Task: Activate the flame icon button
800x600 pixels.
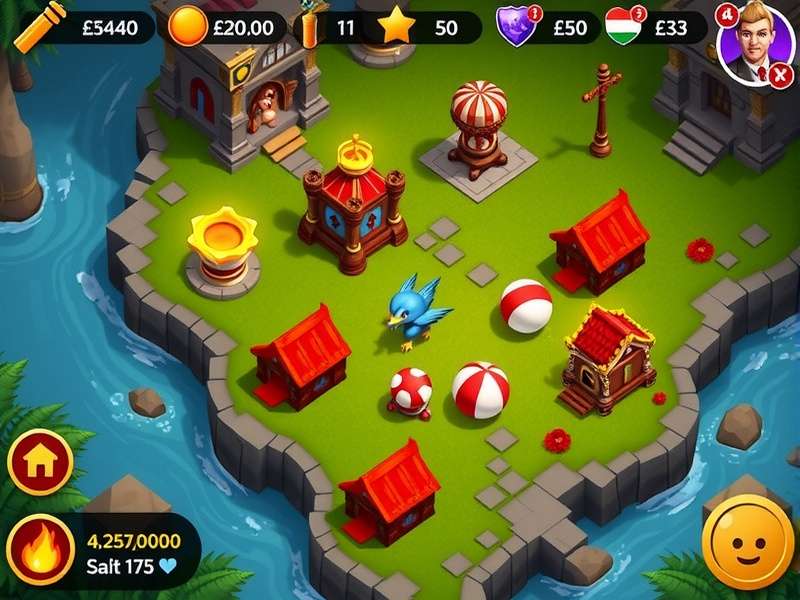Action: [x=40, y=551]
